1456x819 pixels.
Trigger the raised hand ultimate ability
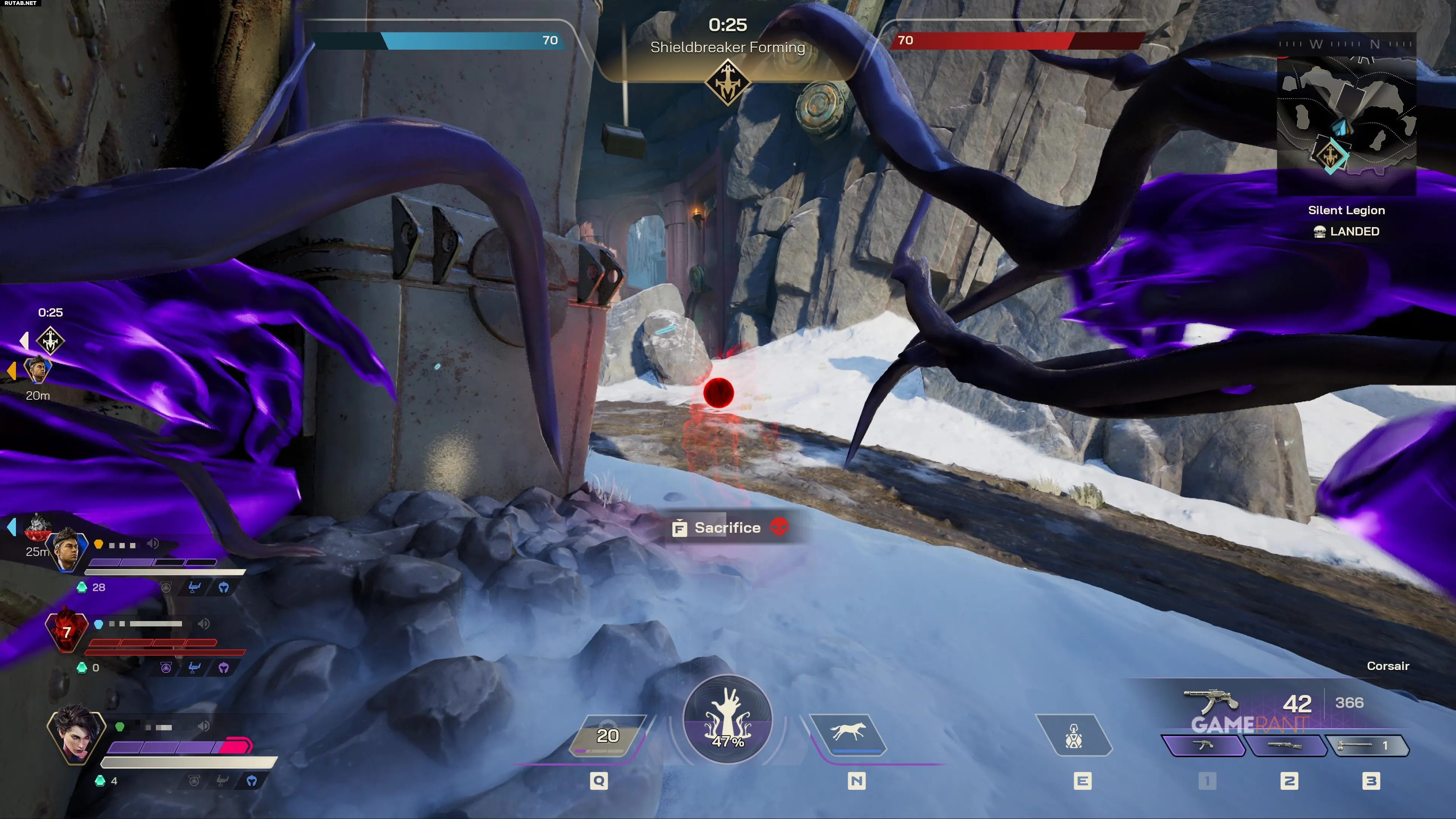[x=728, y=719]
